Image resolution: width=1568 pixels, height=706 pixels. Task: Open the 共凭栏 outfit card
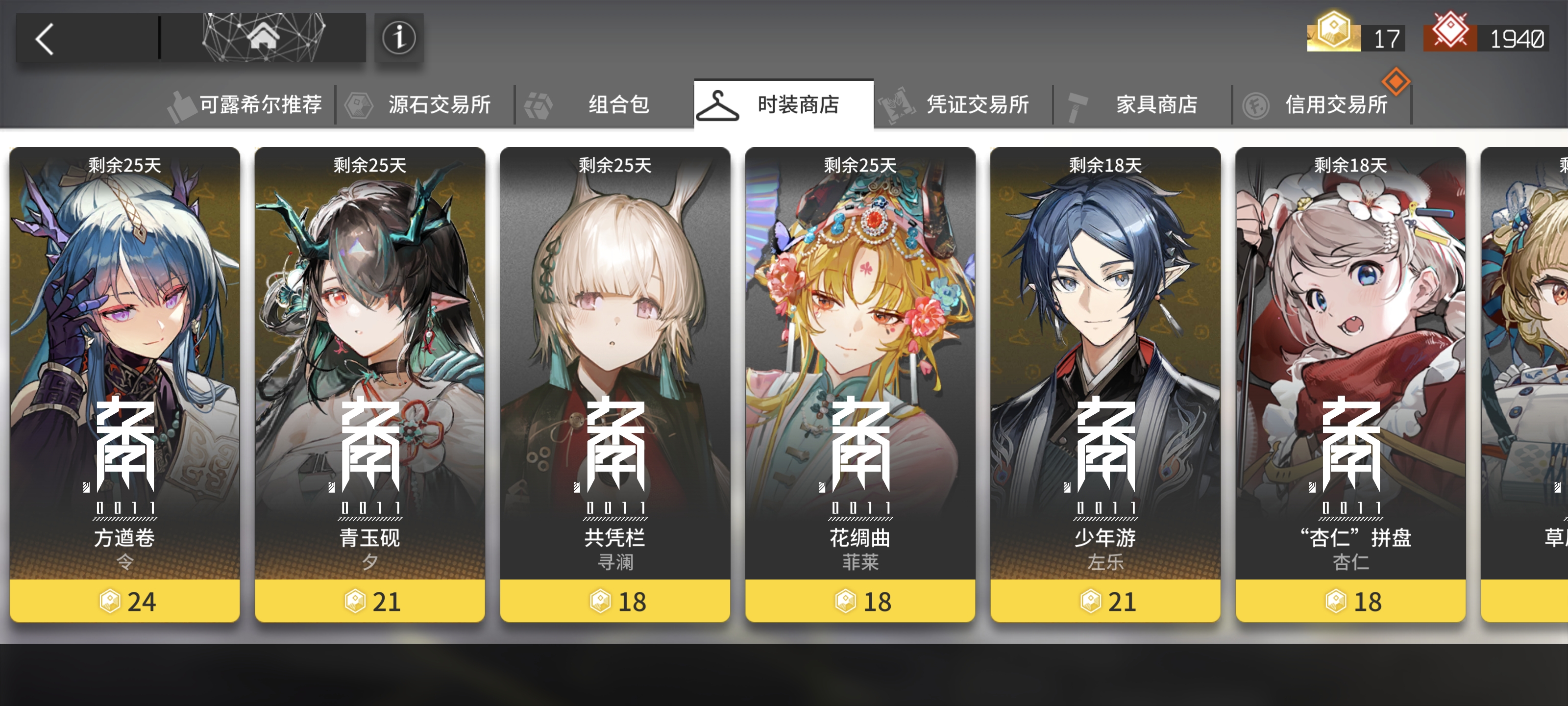coord(615,384)
